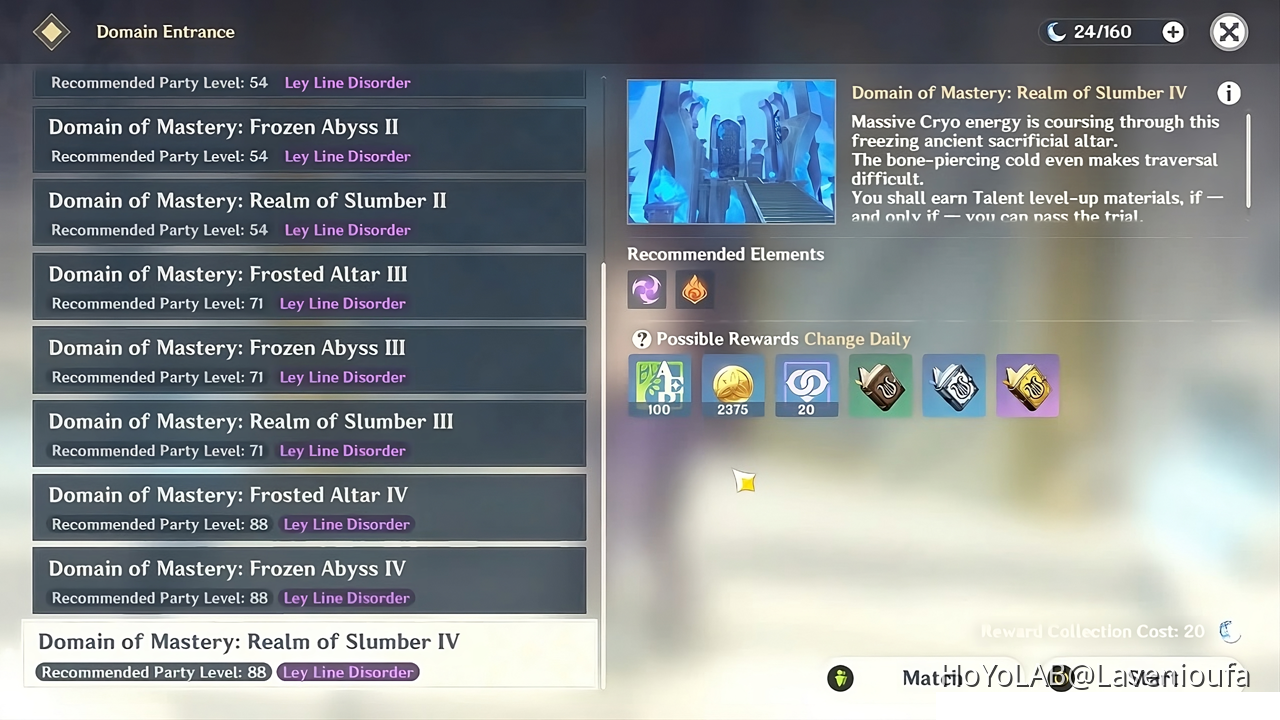Click the question mark beside Possible Rewards
This screenshot has height=720, width=1280.
point(641,339)
